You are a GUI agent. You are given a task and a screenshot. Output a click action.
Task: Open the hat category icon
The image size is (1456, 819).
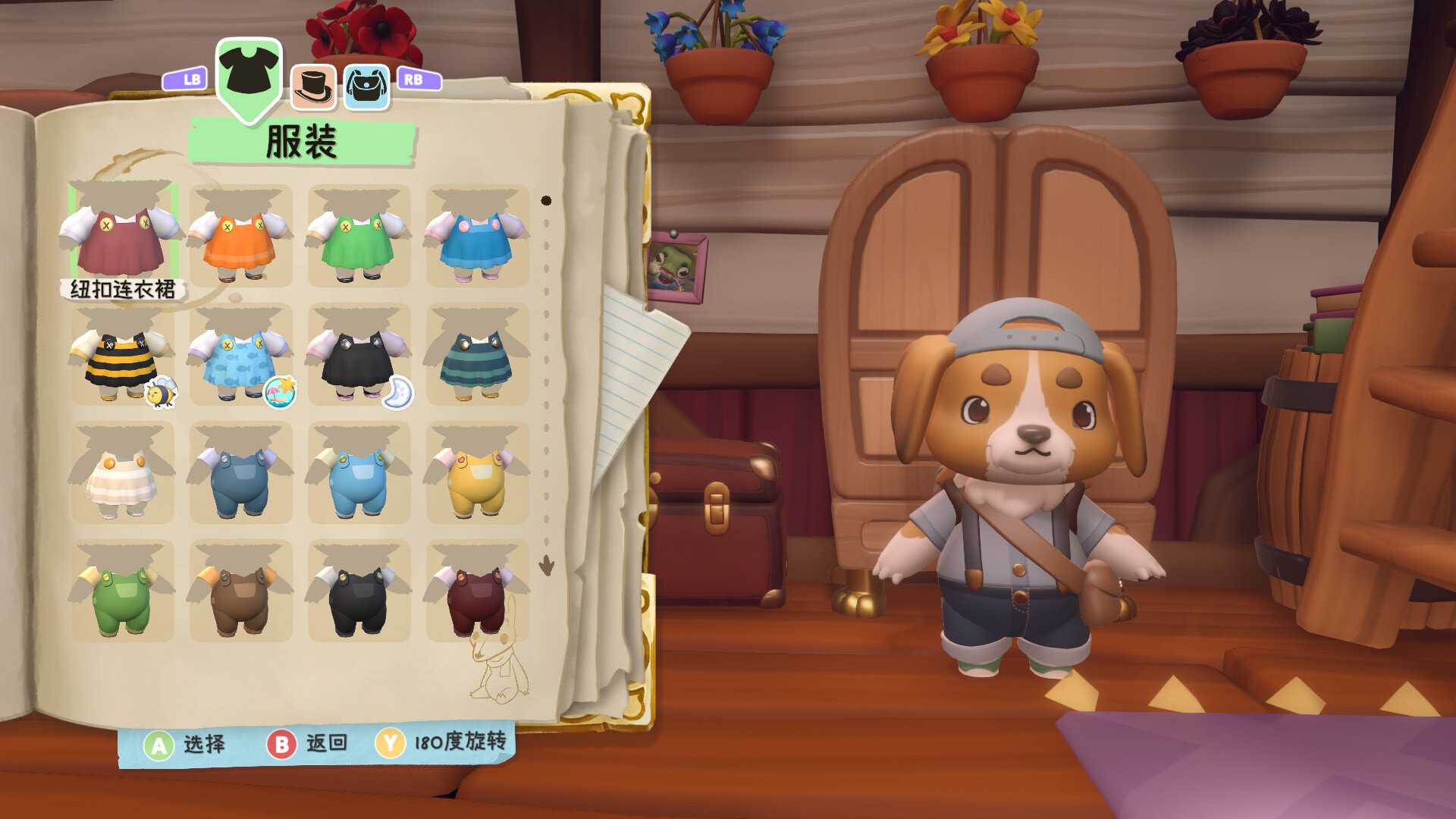(x=313, y=85)
